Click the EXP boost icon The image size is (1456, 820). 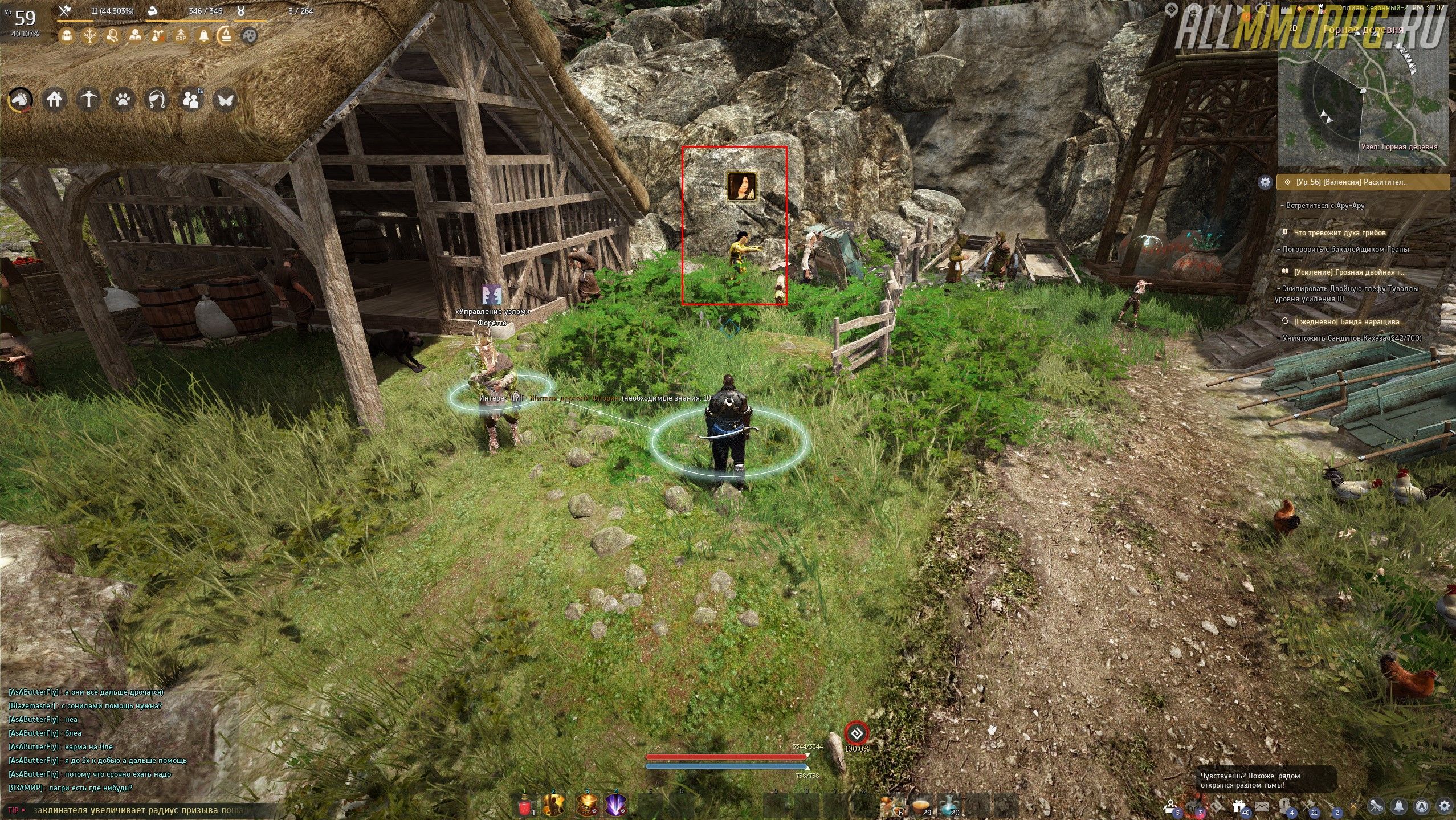pos(181,36)
